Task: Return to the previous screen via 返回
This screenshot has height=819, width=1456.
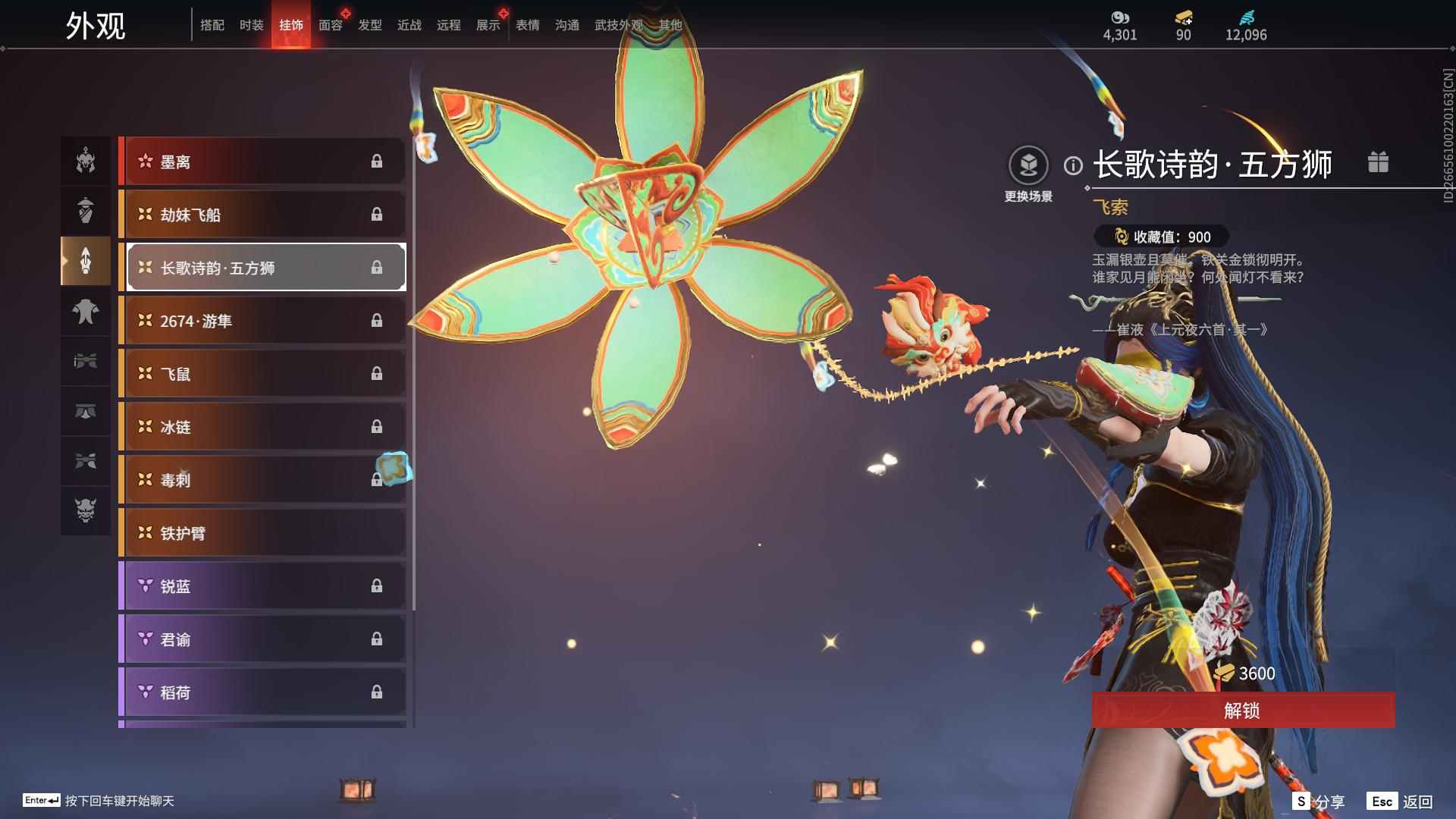Action: tap(1400, 802)
